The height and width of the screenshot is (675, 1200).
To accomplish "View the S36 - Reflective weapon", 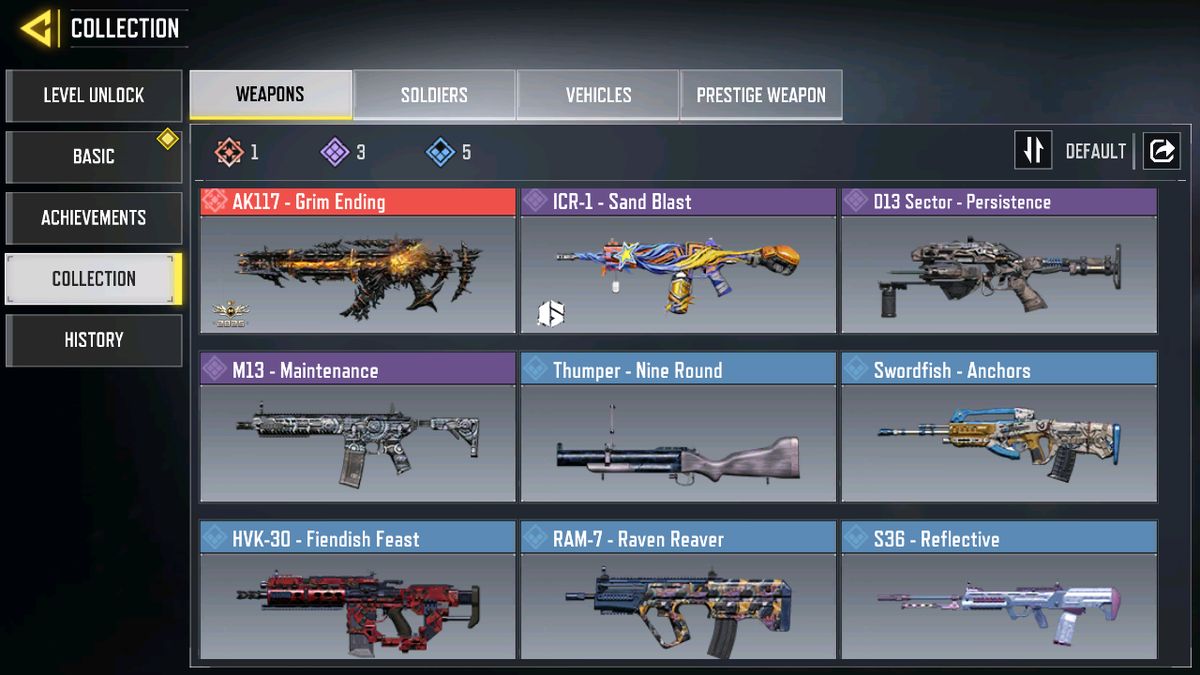I will coord(999,595).
